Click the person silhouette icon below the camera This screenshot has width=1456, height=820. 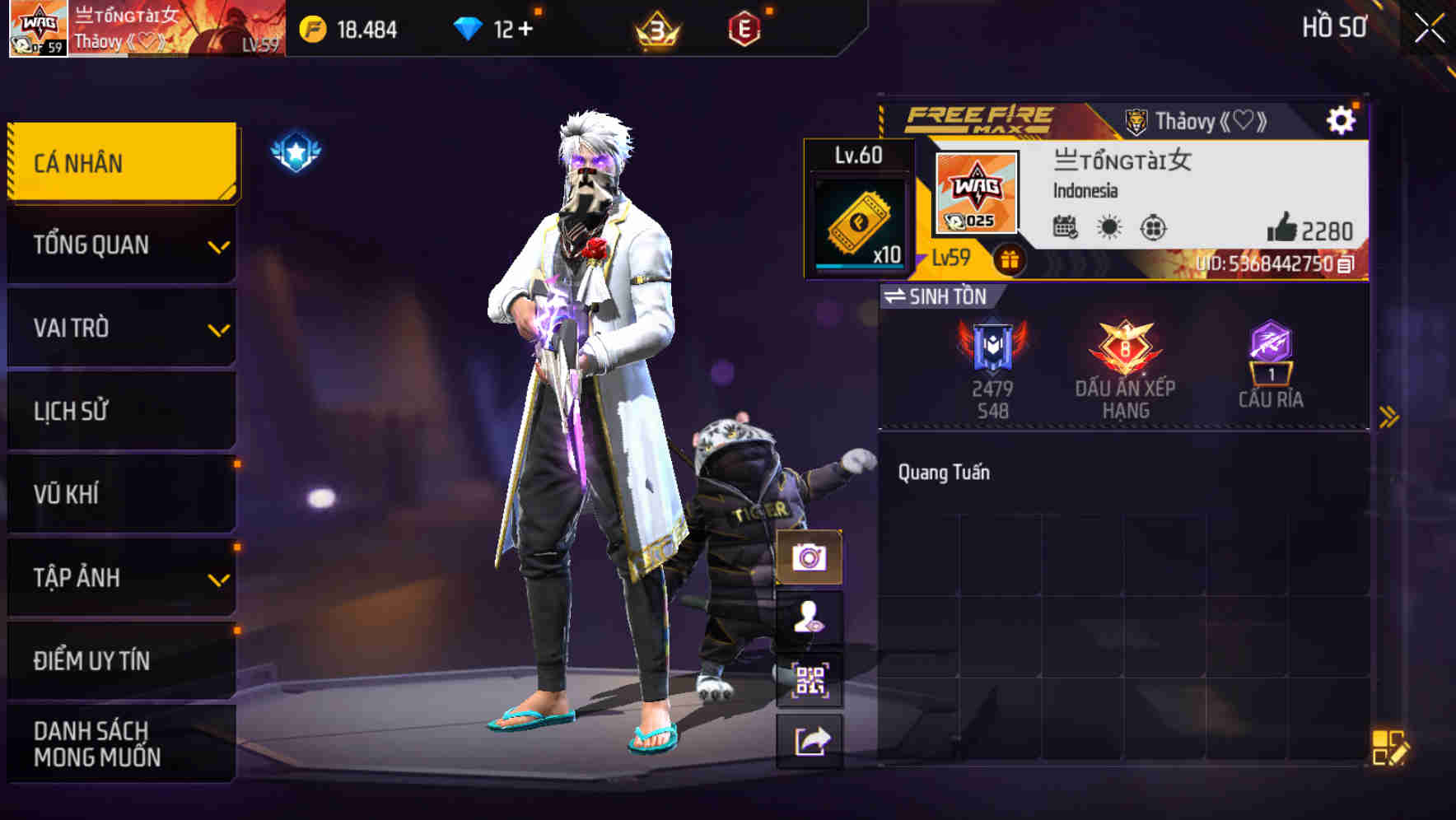[x=810, y=620]
